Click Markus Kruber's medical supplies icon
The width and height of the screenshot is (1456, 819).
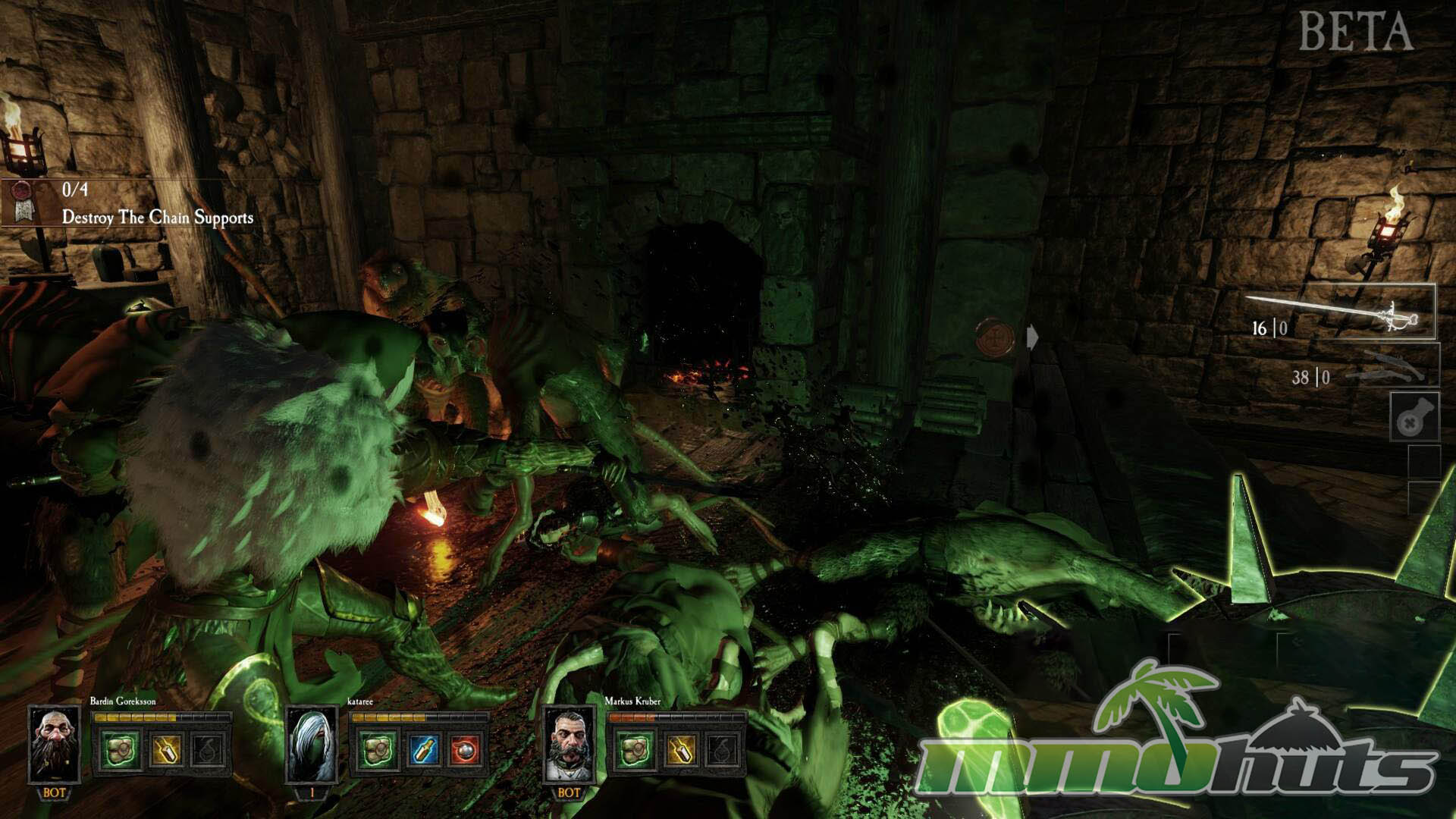coord(634,750)
